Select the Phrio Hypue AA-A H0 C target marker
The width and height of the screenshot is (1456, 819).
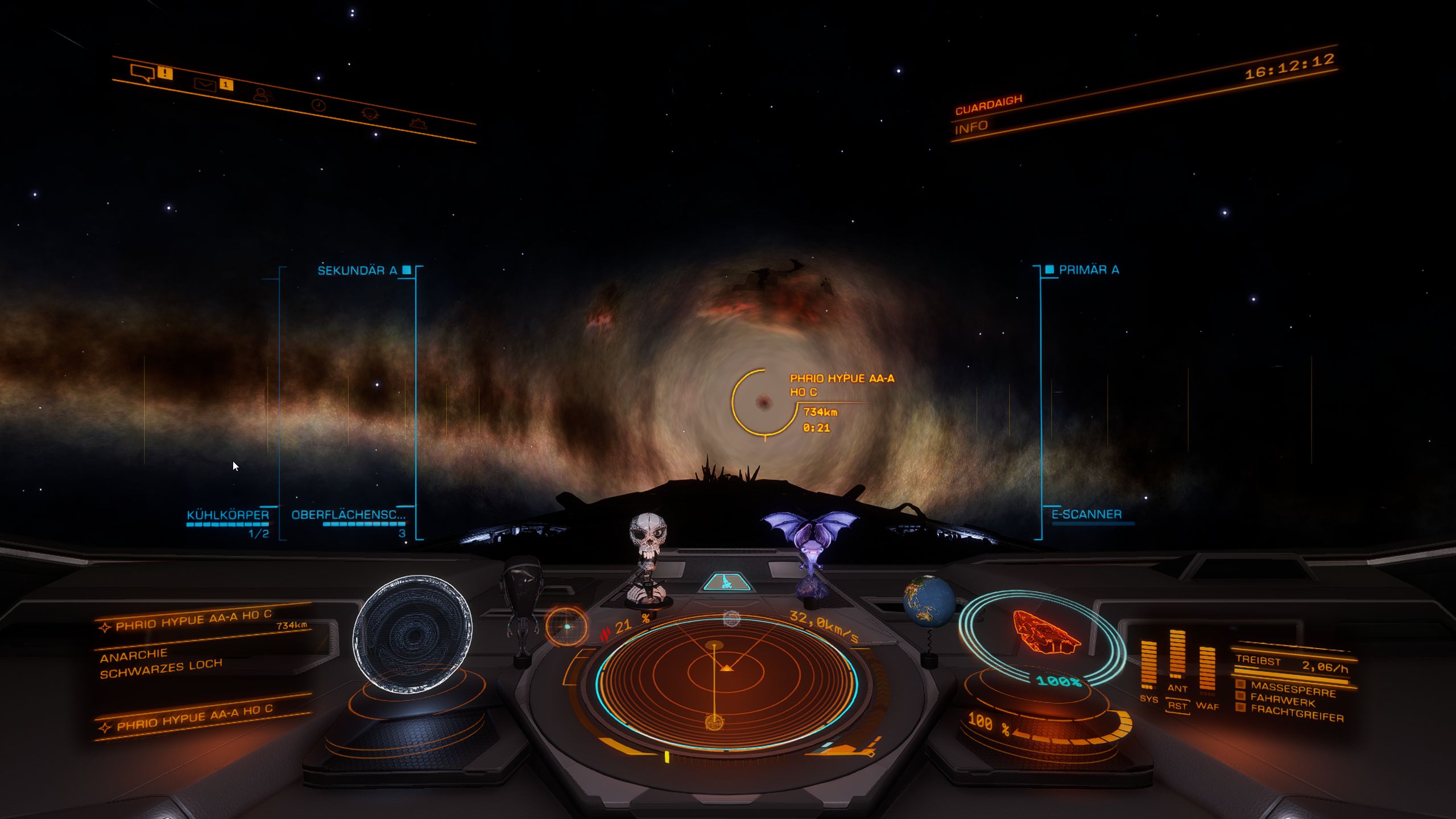pos(763,403)
